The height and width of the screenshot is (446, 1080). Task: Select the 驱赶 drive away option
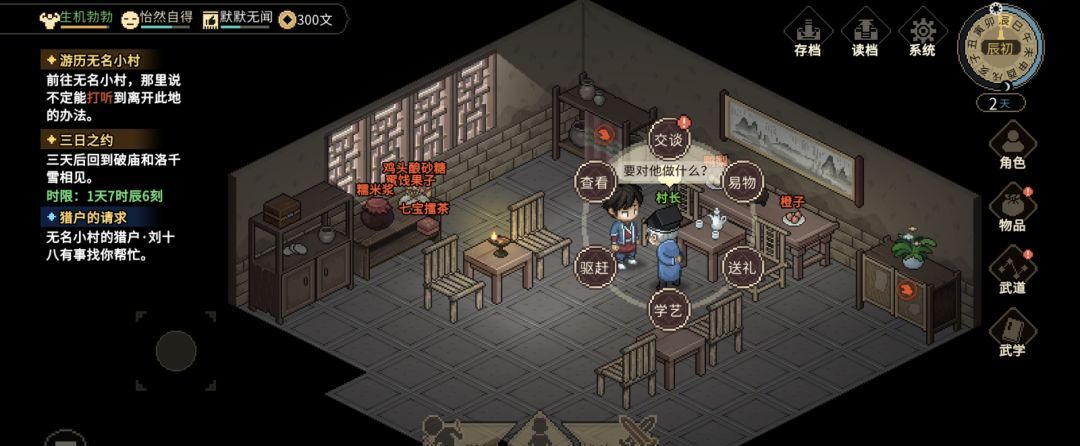pyautogui.click(x=594, y=267)
